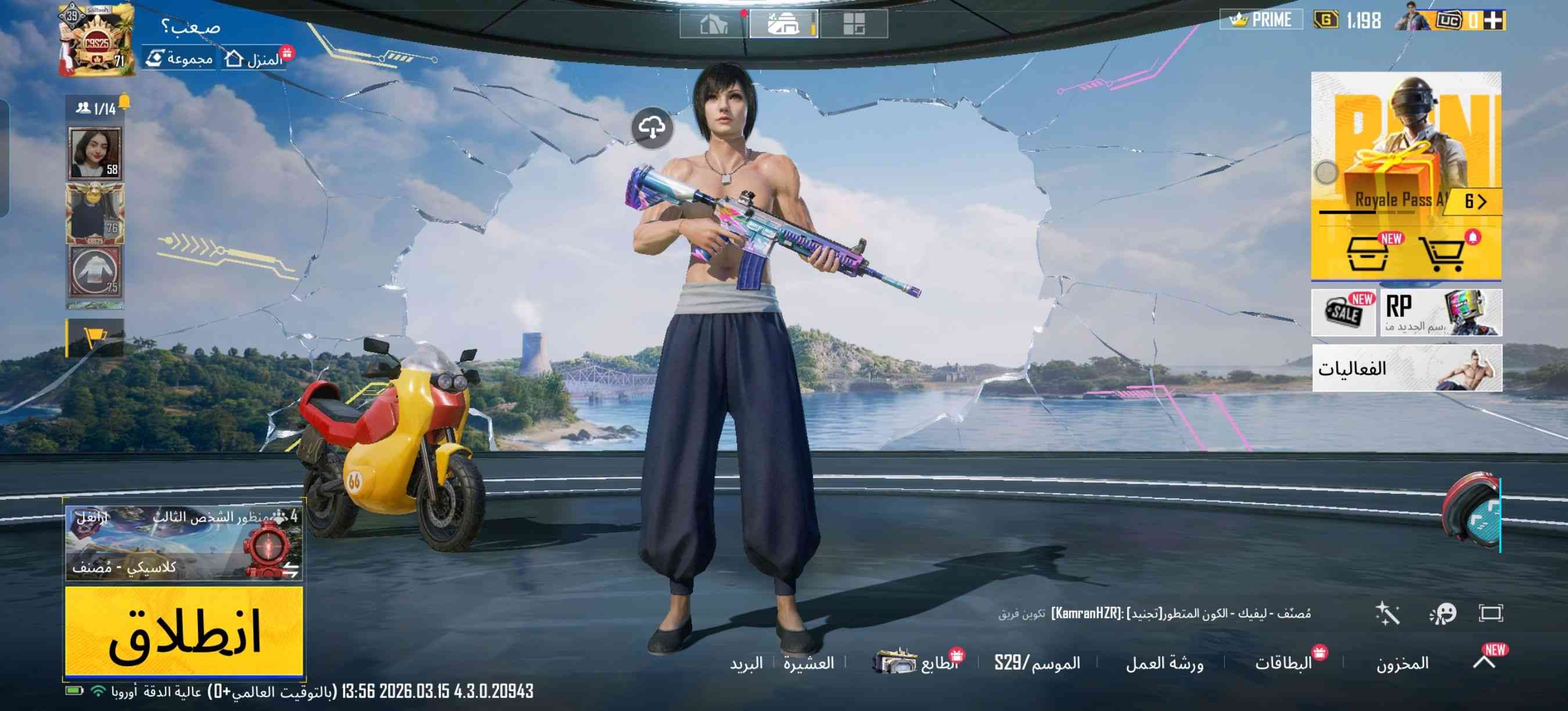Open the SALE offers
1568x711 pixels.
[1343, 313]
